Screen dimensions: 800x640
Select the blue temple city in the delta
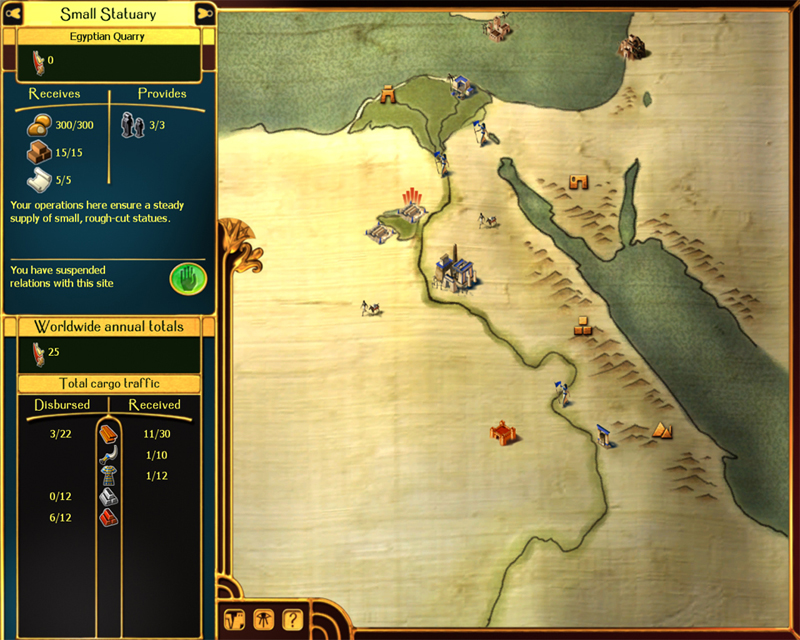pos(461,86)
